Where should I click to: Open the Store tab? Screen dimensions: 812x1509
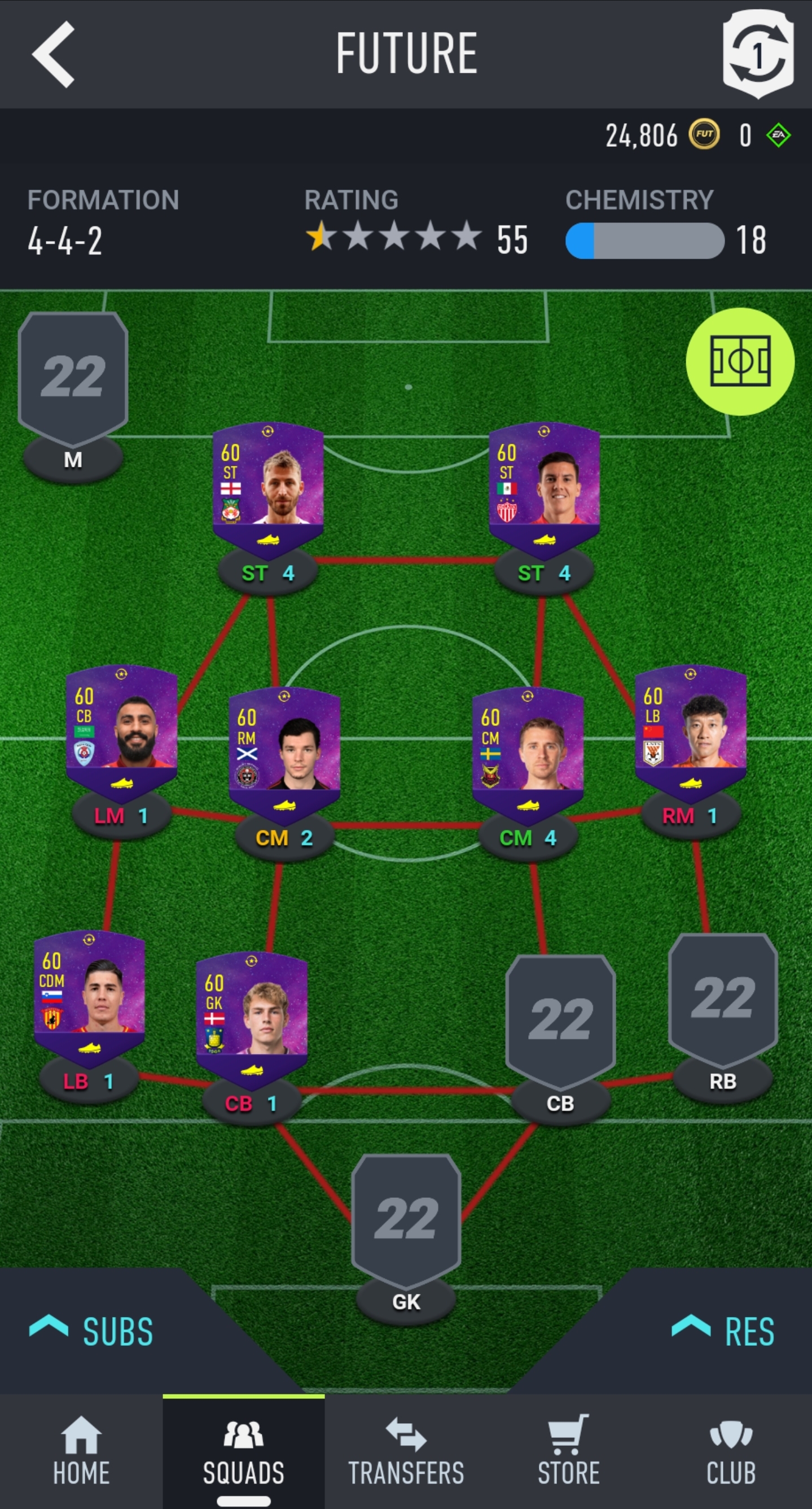[x=568, y=1451]
